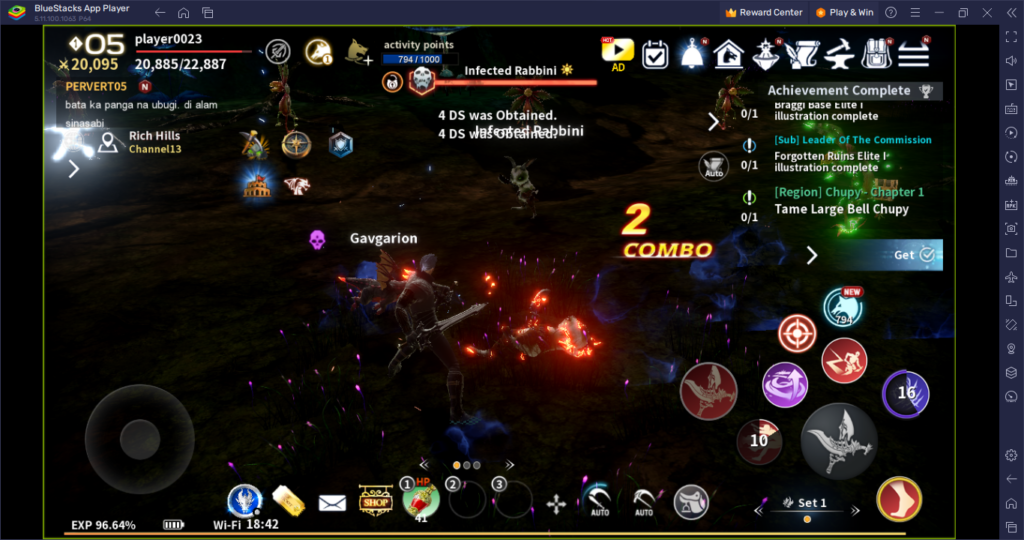Activate the purple swirl skill

tap(785, 385)
